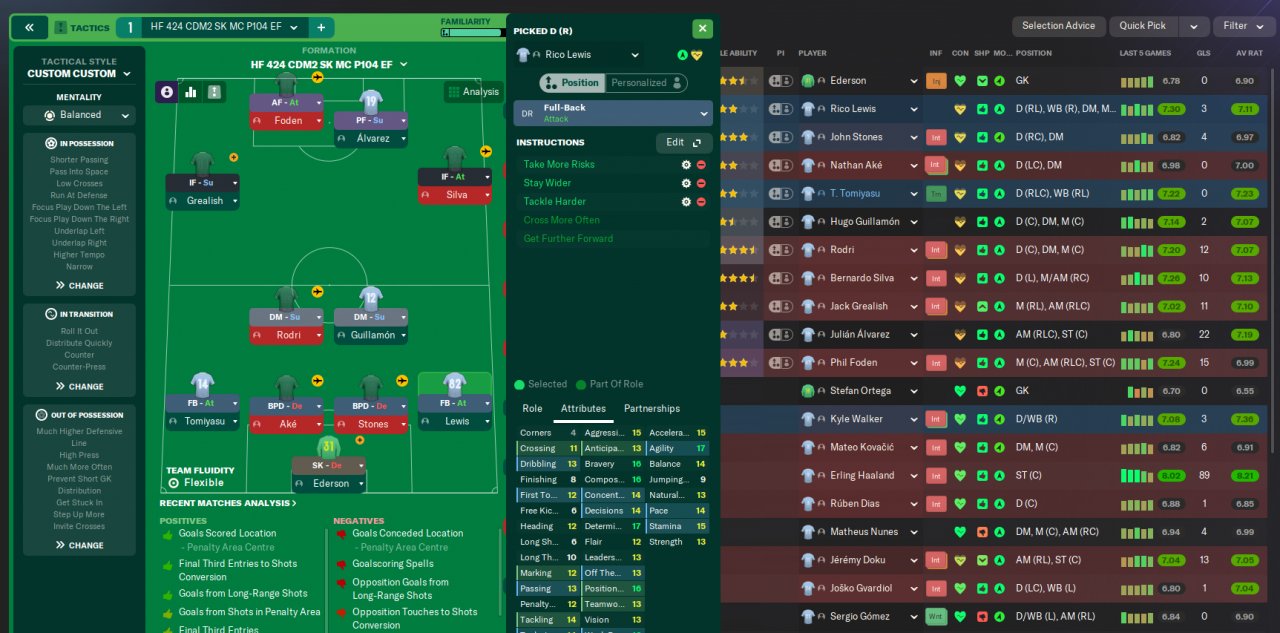Viewport: 1280px width, 633px height.
Task: Change the In Possession instructions
Action: [79, 286]
